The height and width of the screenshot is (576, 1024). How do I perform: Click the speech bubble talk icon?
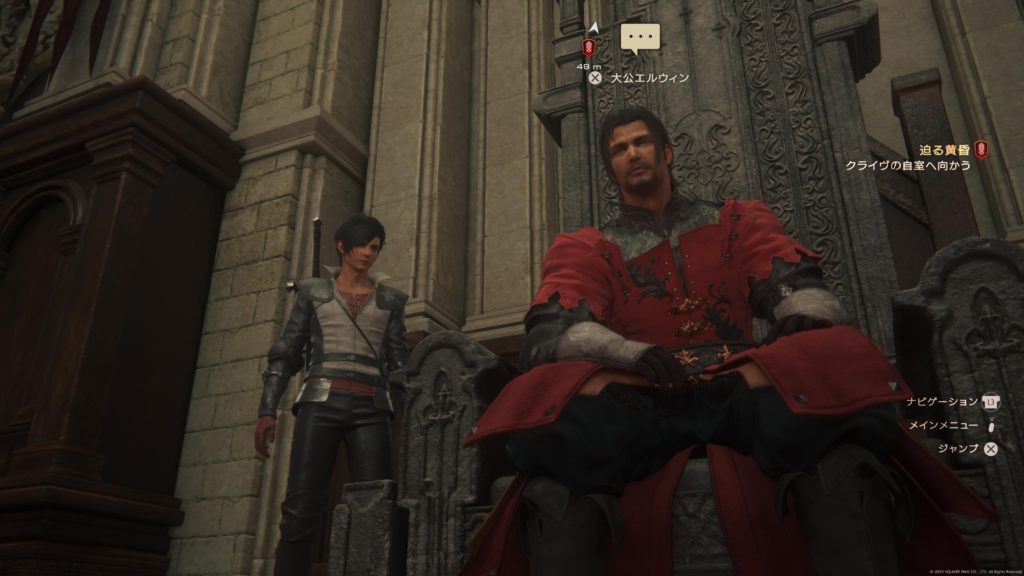click(x=641, y=39)
